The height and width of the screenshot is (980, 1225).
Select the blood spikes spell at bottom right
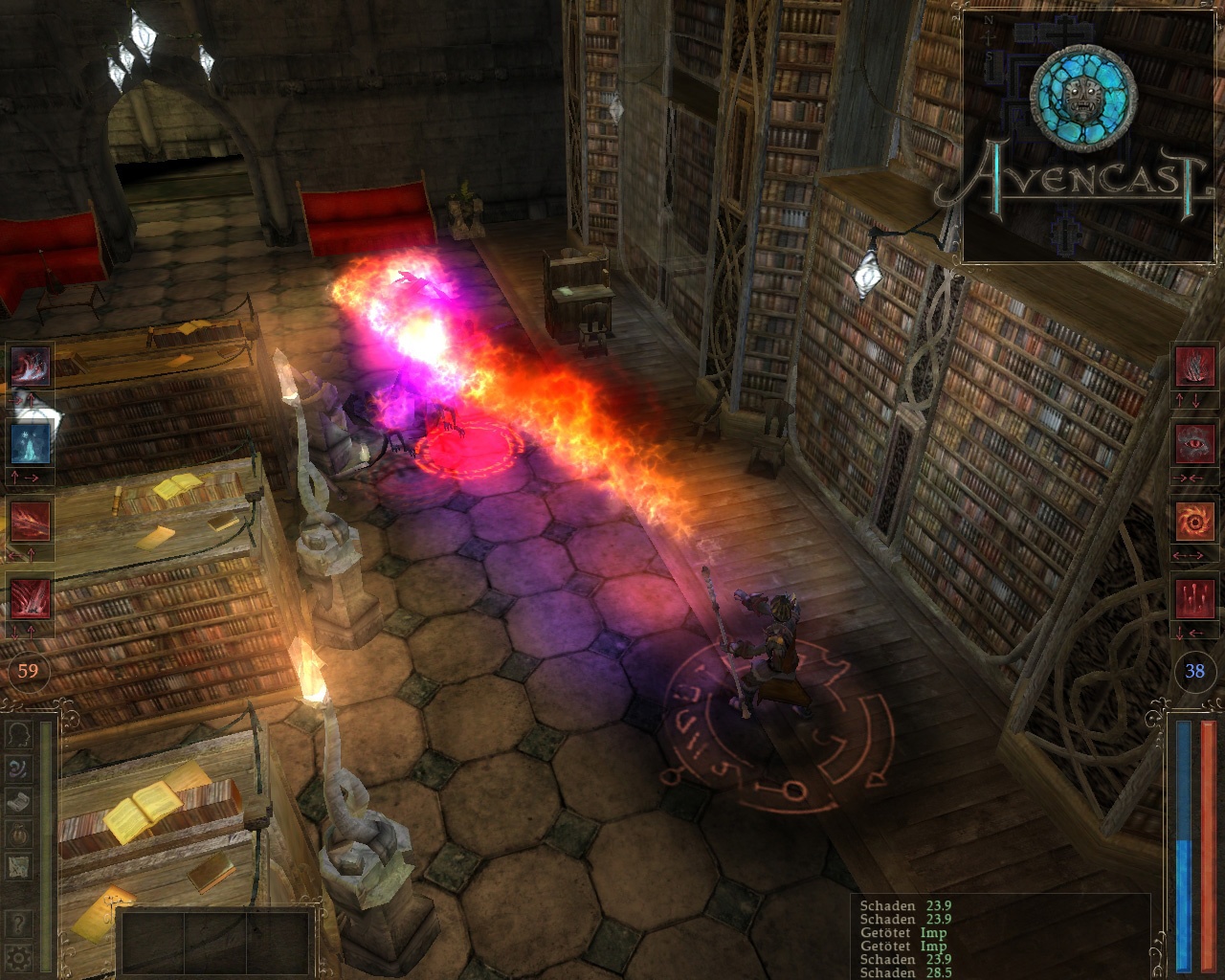(1197, 597)
